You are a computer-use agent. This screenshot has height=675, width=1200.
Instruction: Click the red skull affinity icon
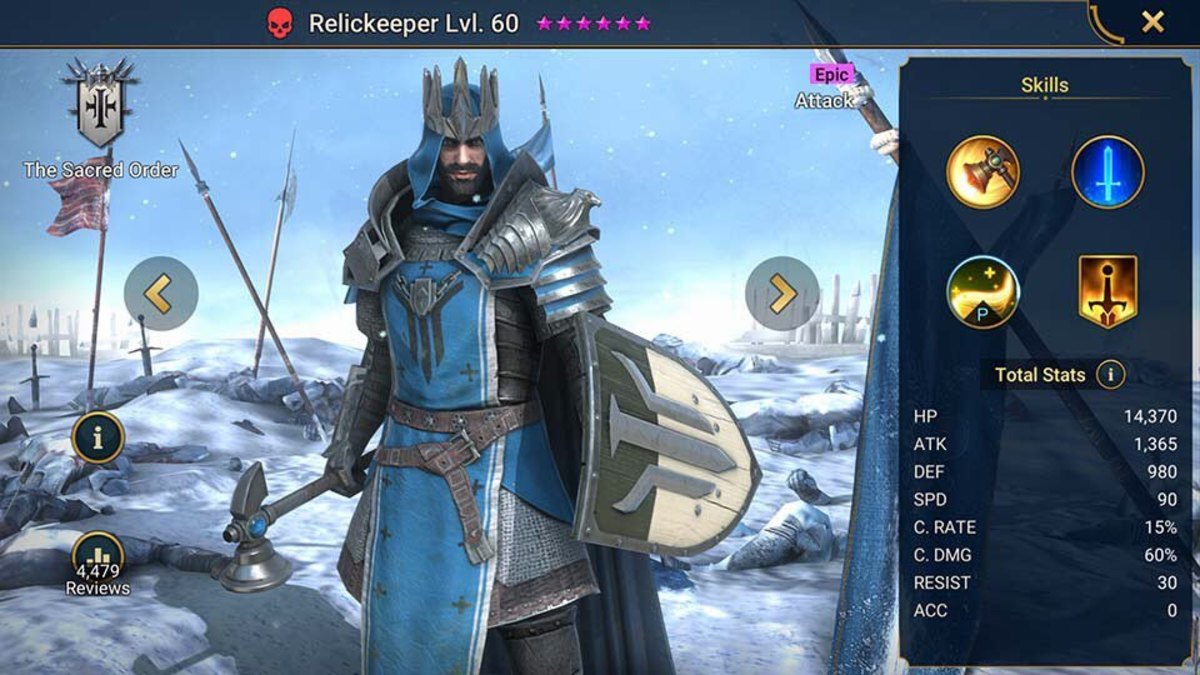(280, 24)
